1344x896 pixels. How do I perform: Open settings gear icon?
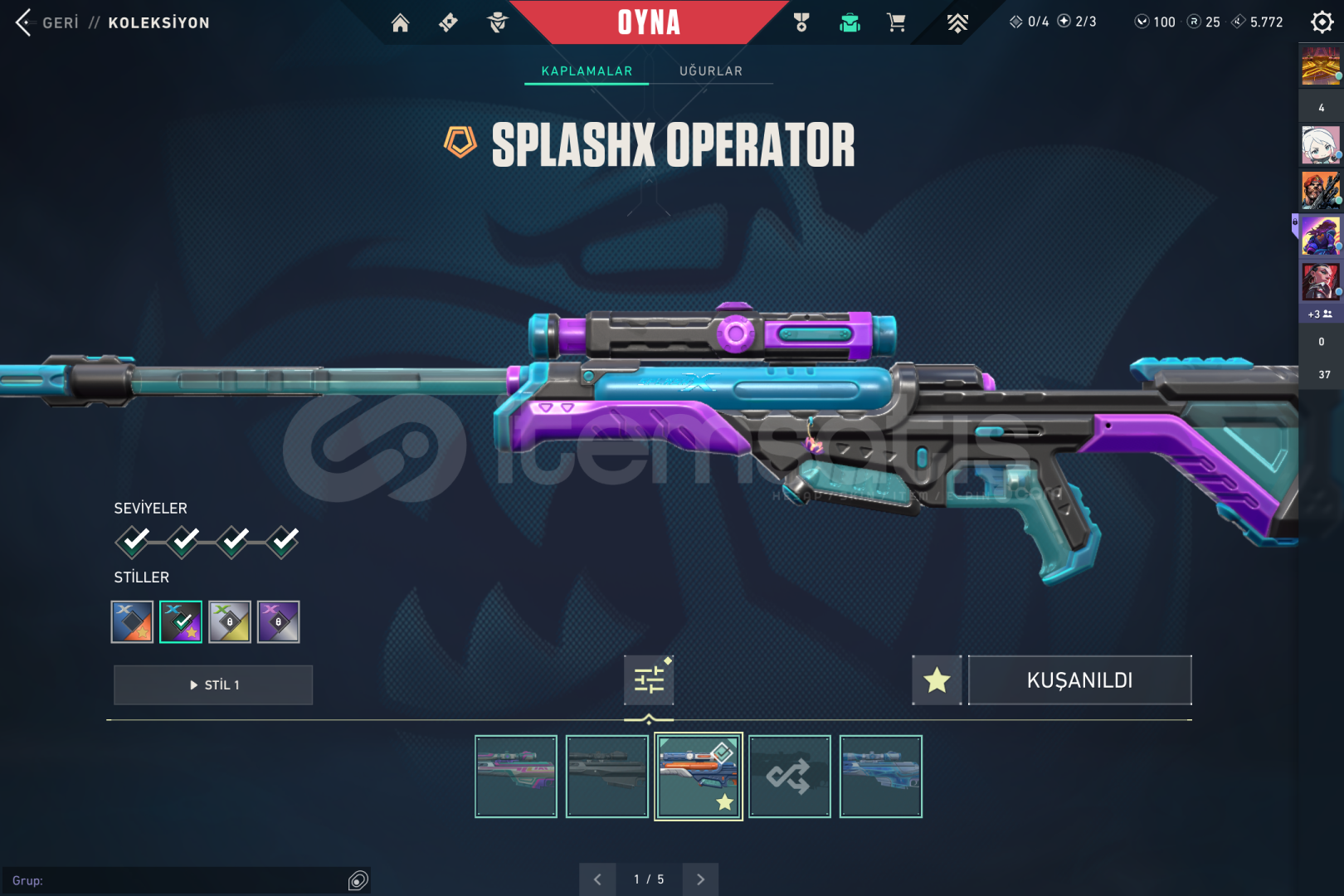[1322, 22]
